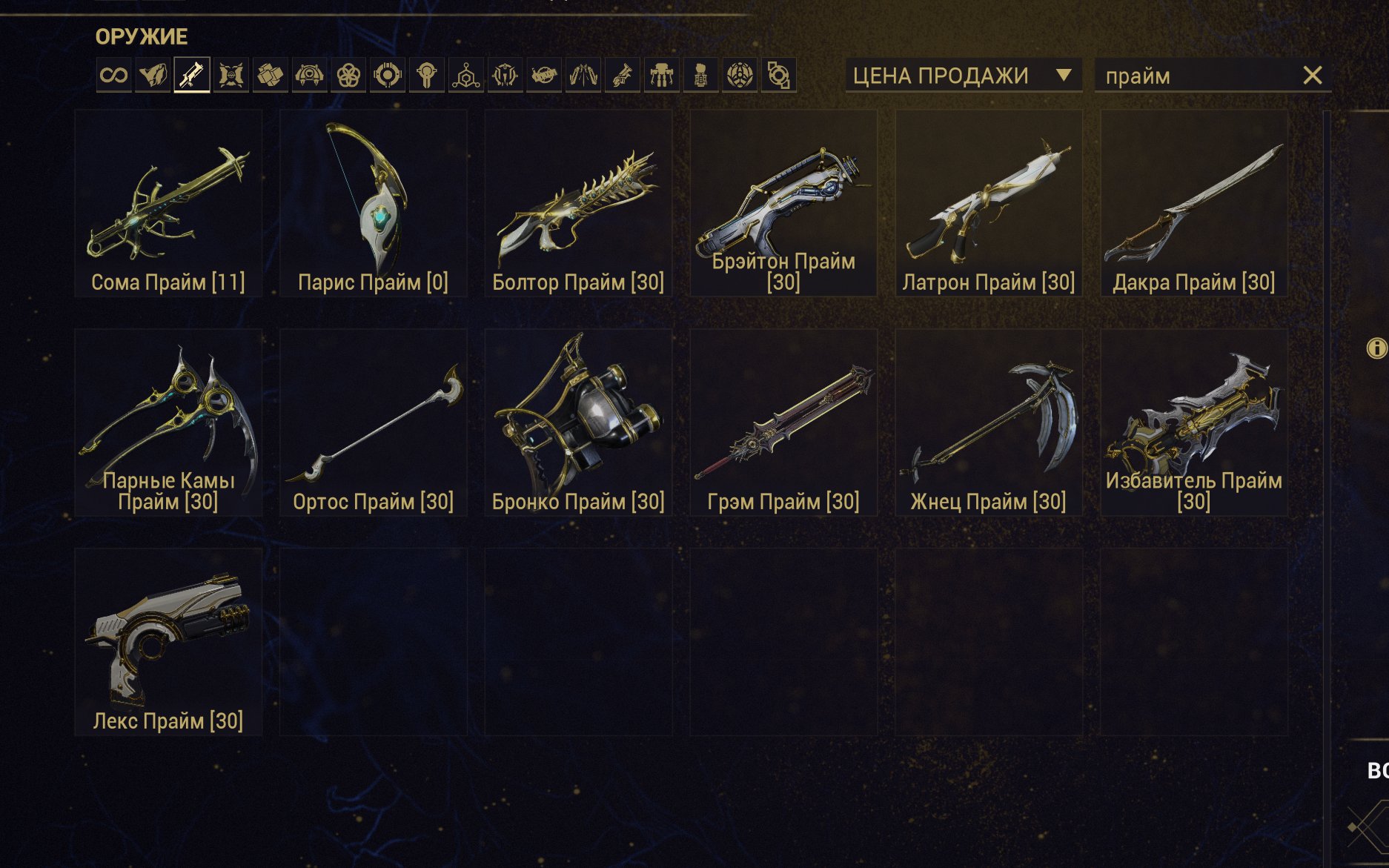Image resolution: width=1389 pixels, height=868 pixels.
Task: Clear the прайм search text
Action: pos(1312,76)
